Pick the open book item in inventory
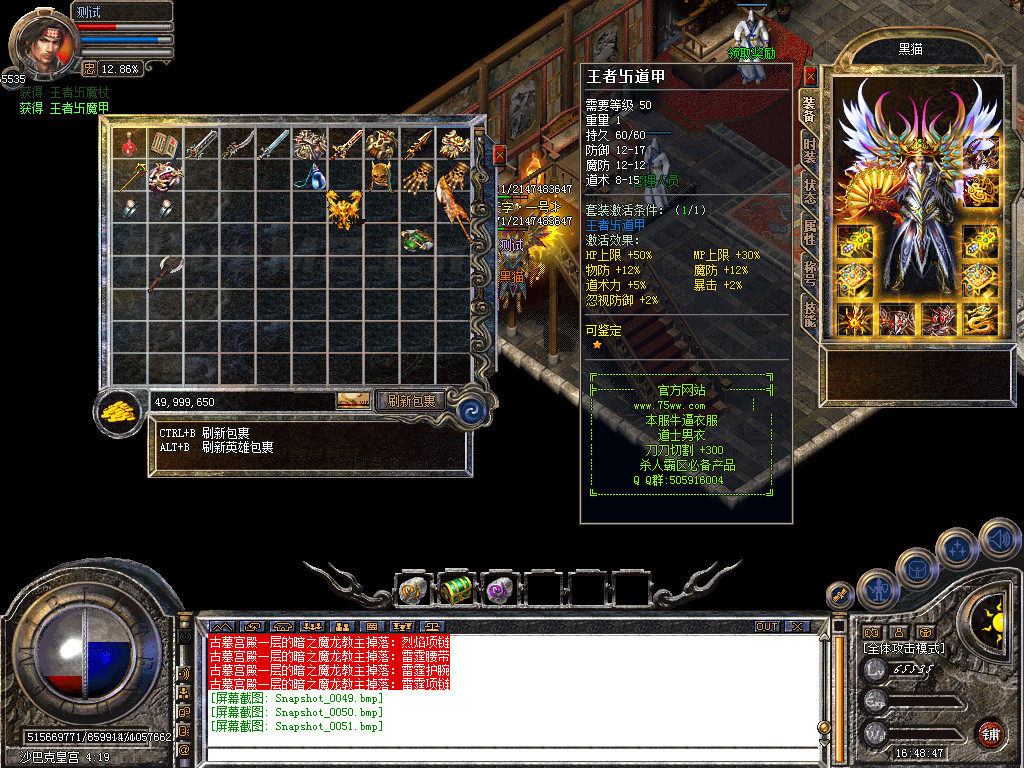The image size is (1024, 768). tap(163, 145)
